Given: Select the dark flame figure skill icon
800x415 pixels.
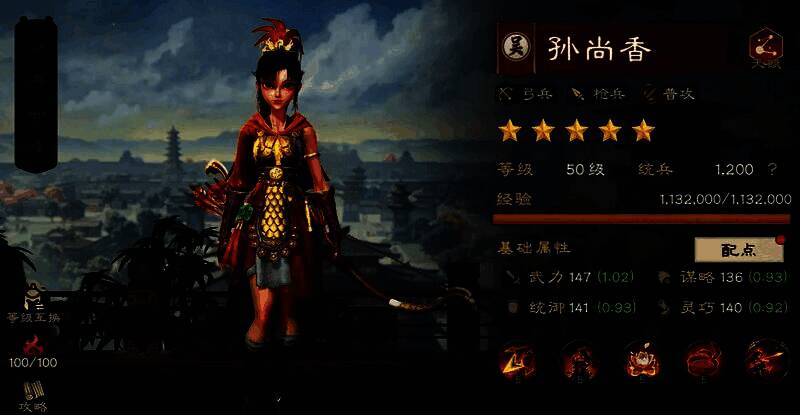Looking at the screenshot, I should click(x=579, y=359).
